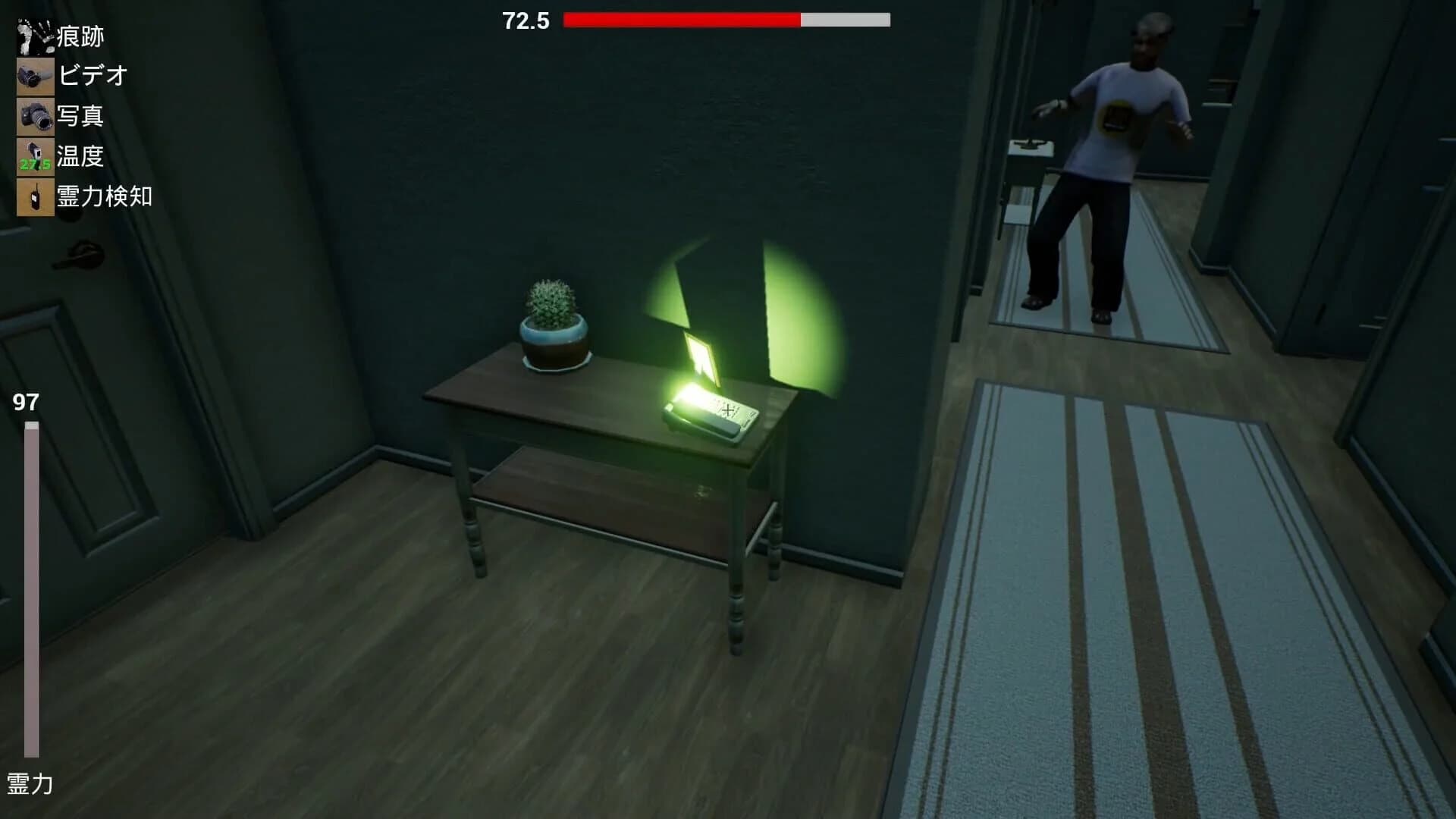Click the red health bar at top
Viewport: 1456px width, 819px height.
point(682,20)
